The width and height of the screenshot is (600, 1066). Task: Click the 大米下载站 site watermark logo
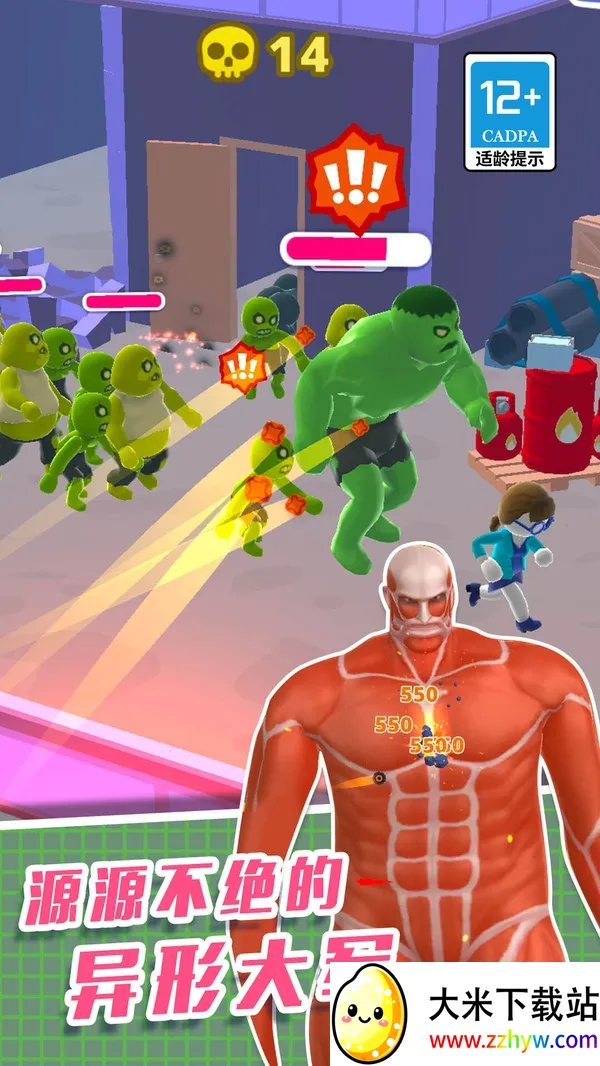click(466, 1014)
